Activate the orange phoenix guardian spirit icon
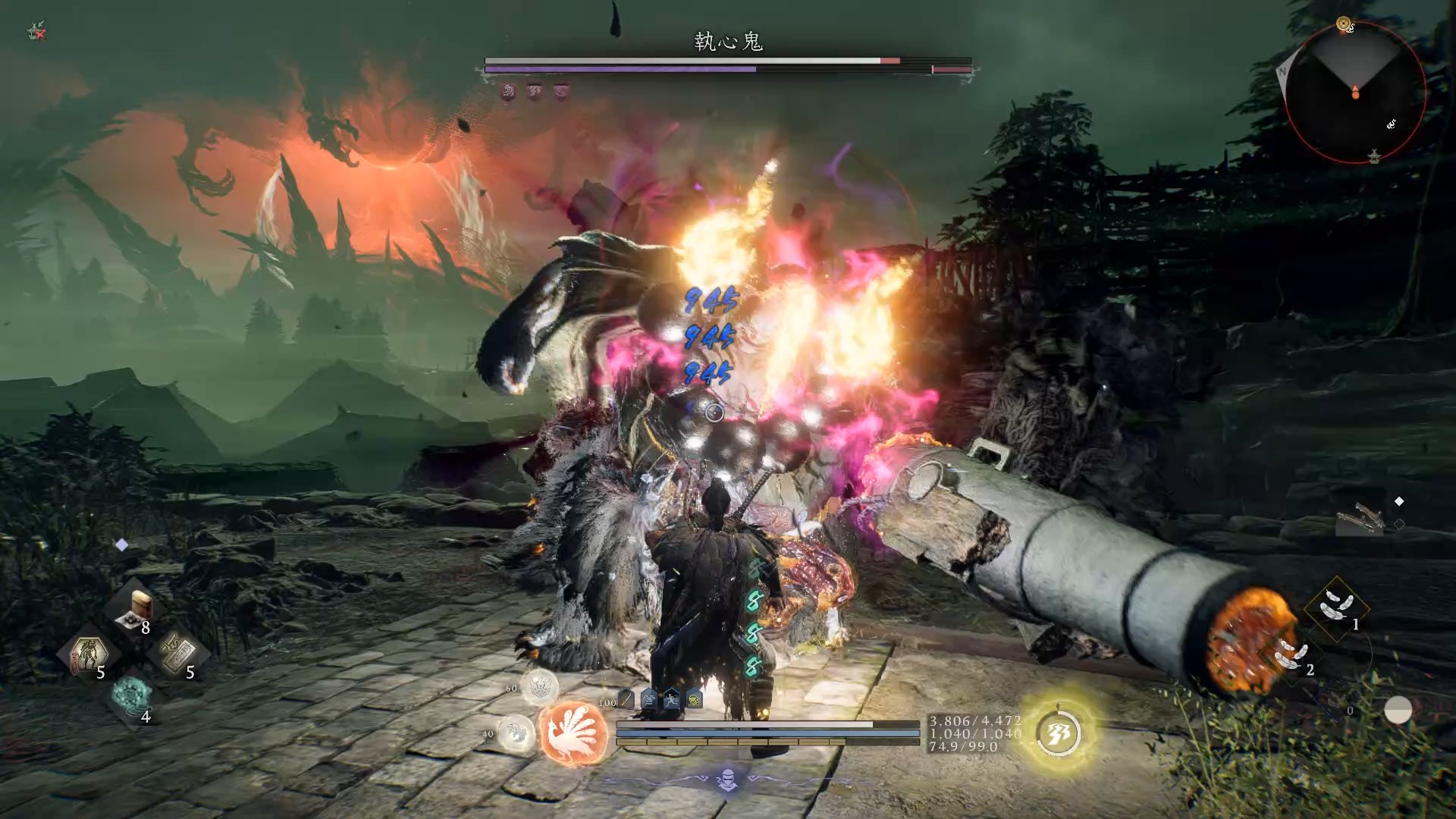 (574, 733)
